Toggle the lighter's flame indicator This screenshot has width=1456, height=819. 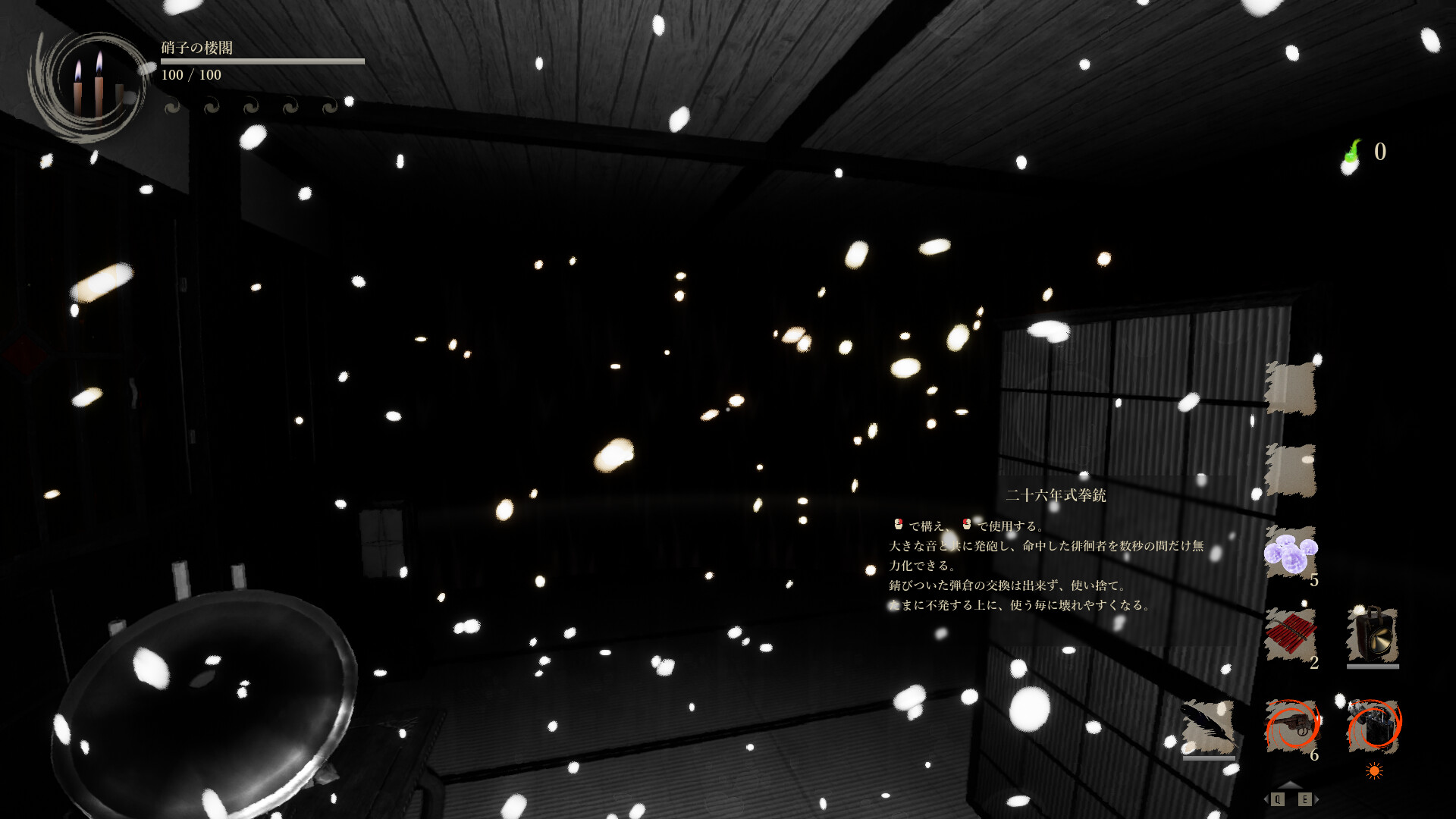tap(1374, 770)
